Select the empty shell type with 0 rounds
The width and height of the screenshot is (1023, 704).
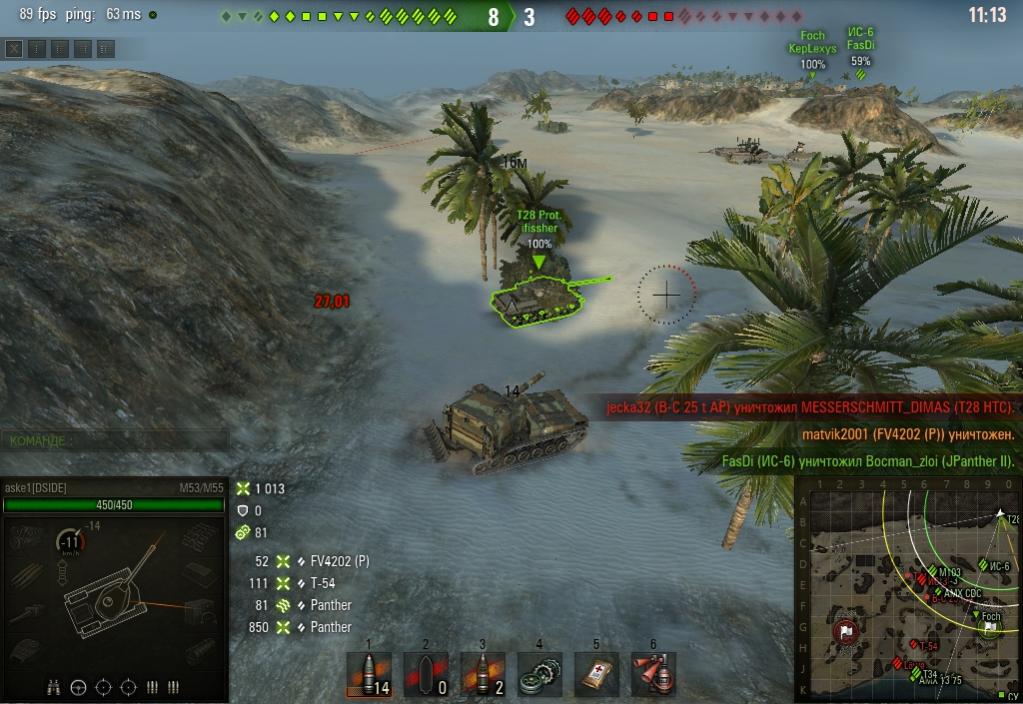[x=426, y=675]
